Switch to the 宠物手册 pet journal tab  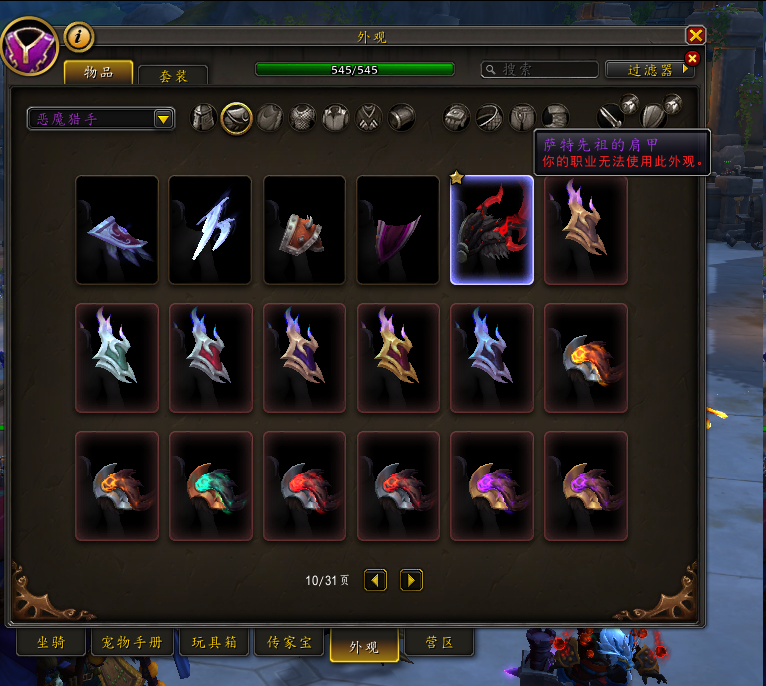coord(134,643)
